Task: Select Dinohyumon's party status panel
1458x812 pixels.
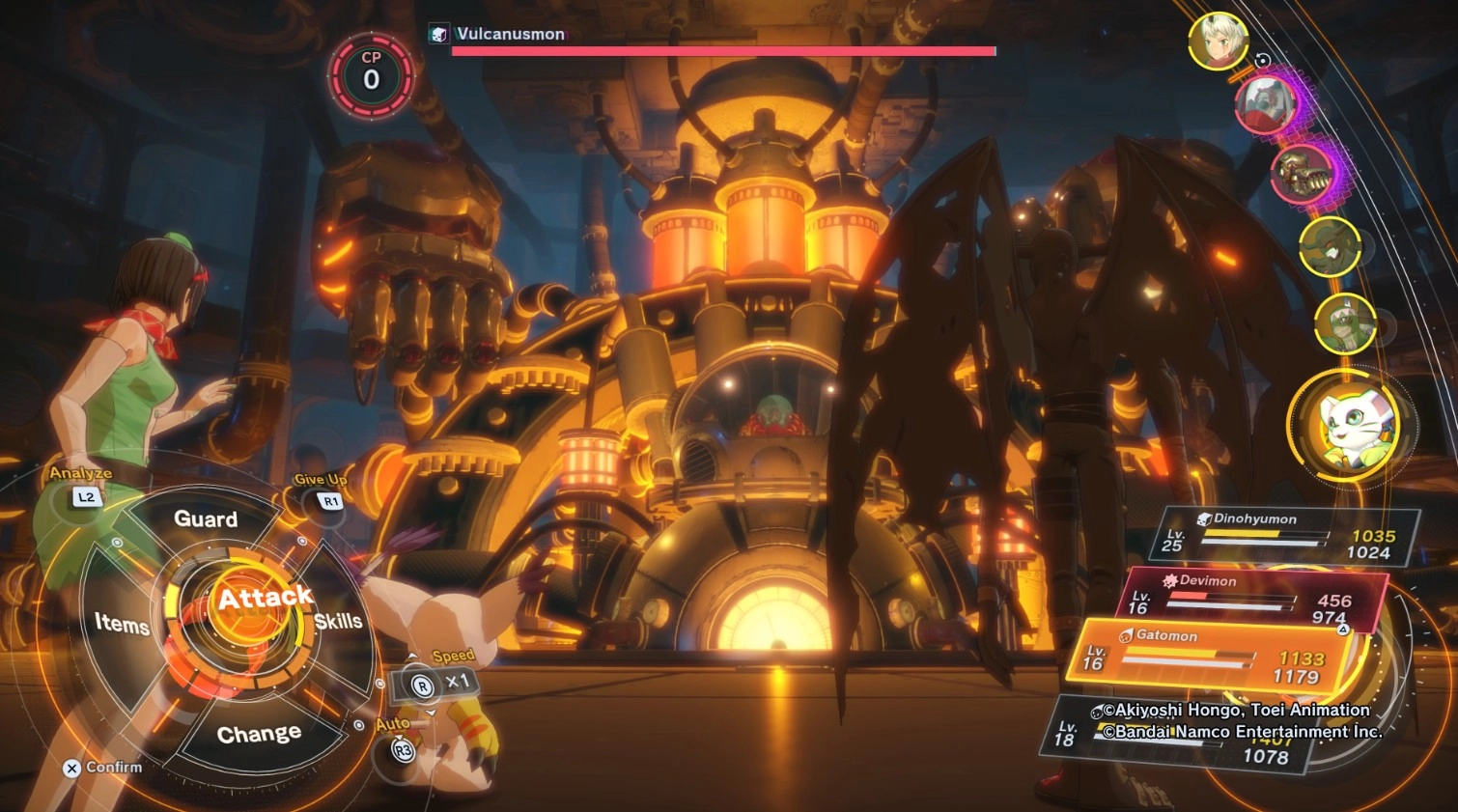Action: (1284, 536)
